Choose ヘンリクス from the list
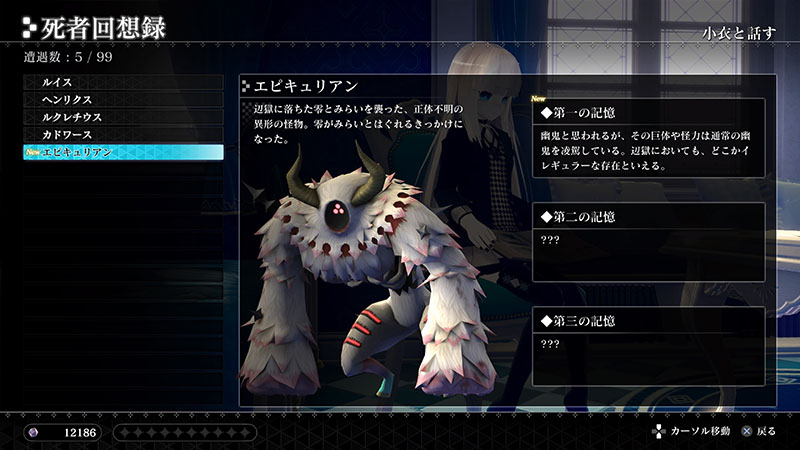Image resolution: width=800 pixels, height=450 pixels. pos(122,99)
